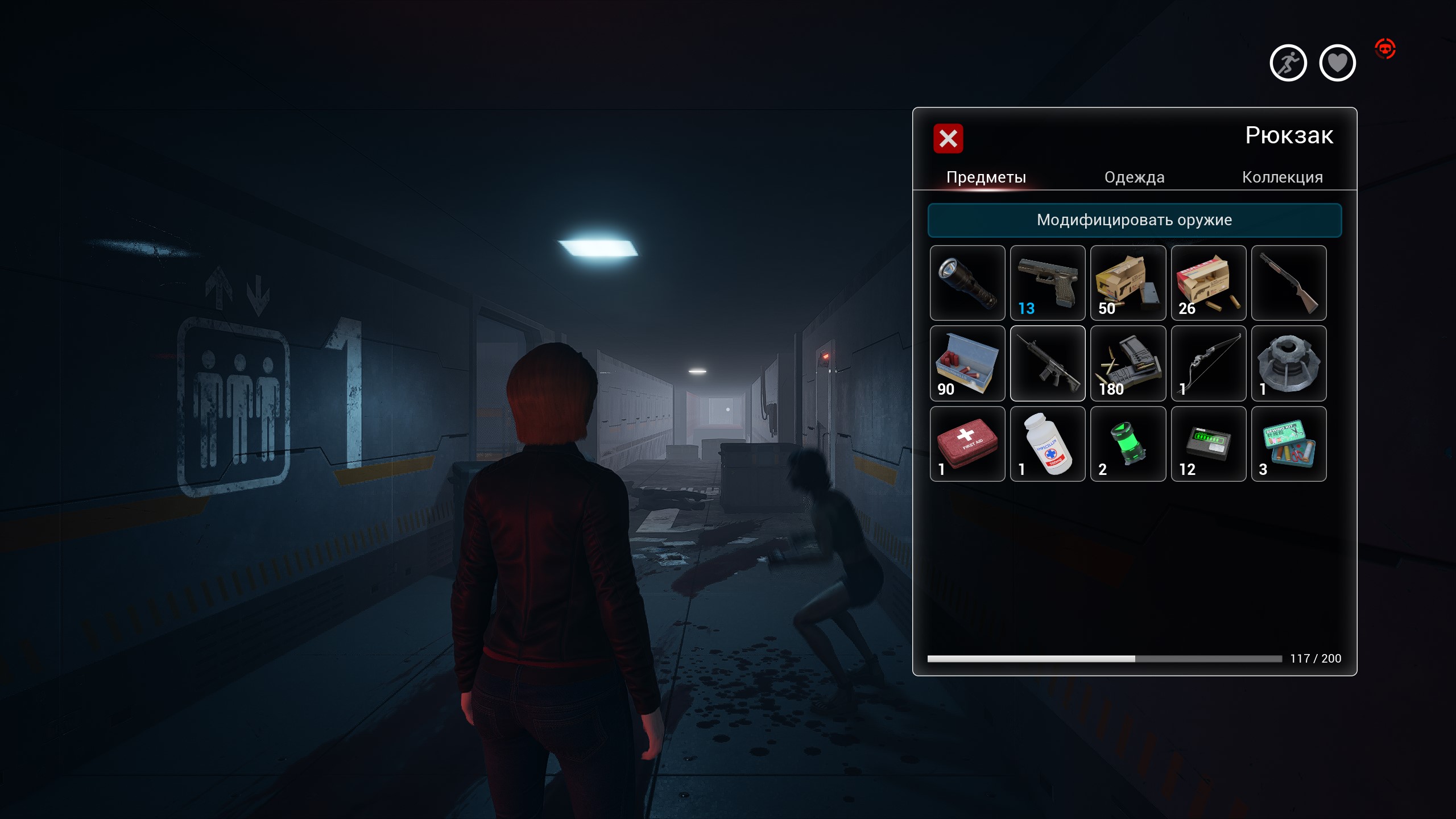Select the Предметы tab
This screenshot has height=819, width=1456.
click(x=986, y=177)
